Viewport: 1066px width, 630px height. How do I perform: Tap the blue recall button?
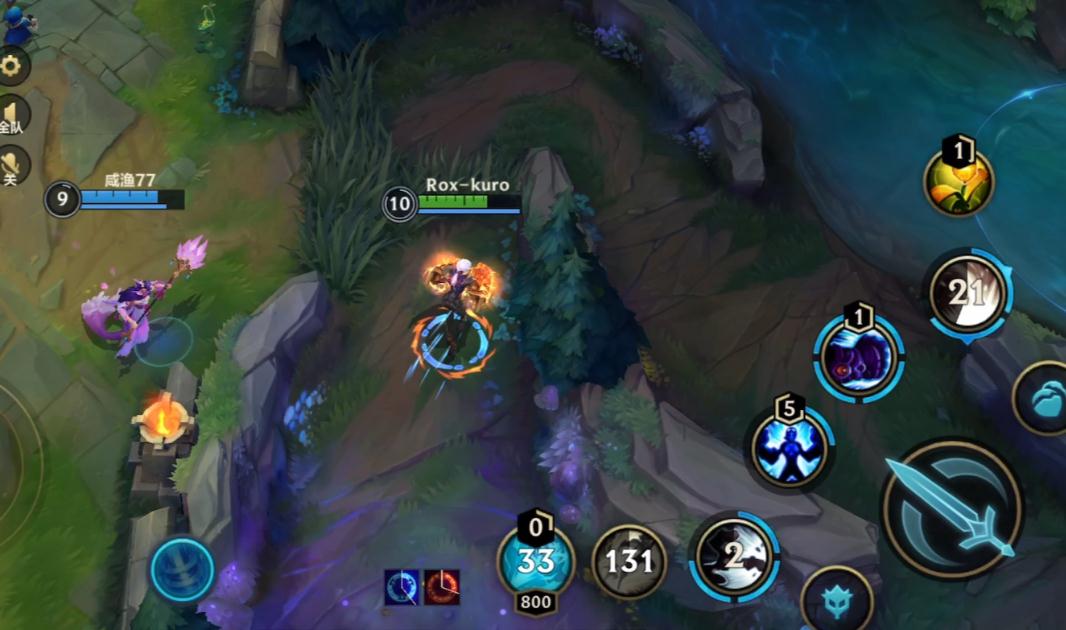click(x=182, y=570)
